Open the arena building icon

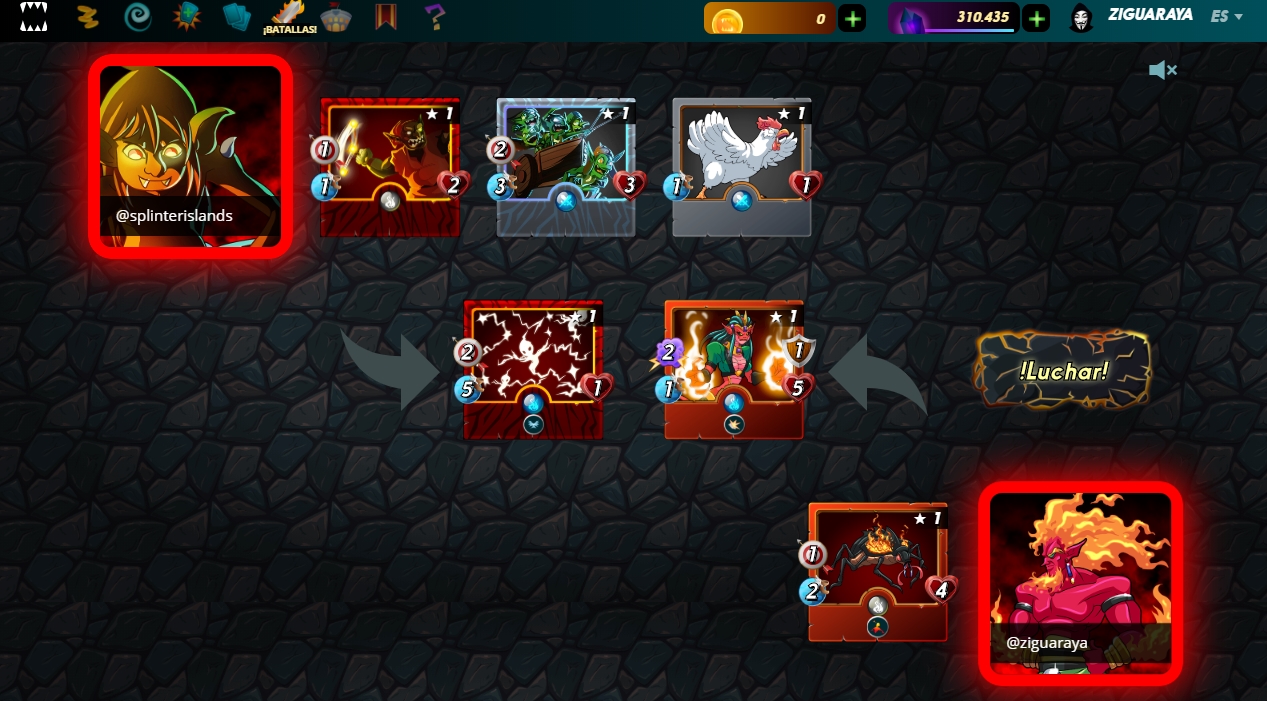click(x=336, y=18)
